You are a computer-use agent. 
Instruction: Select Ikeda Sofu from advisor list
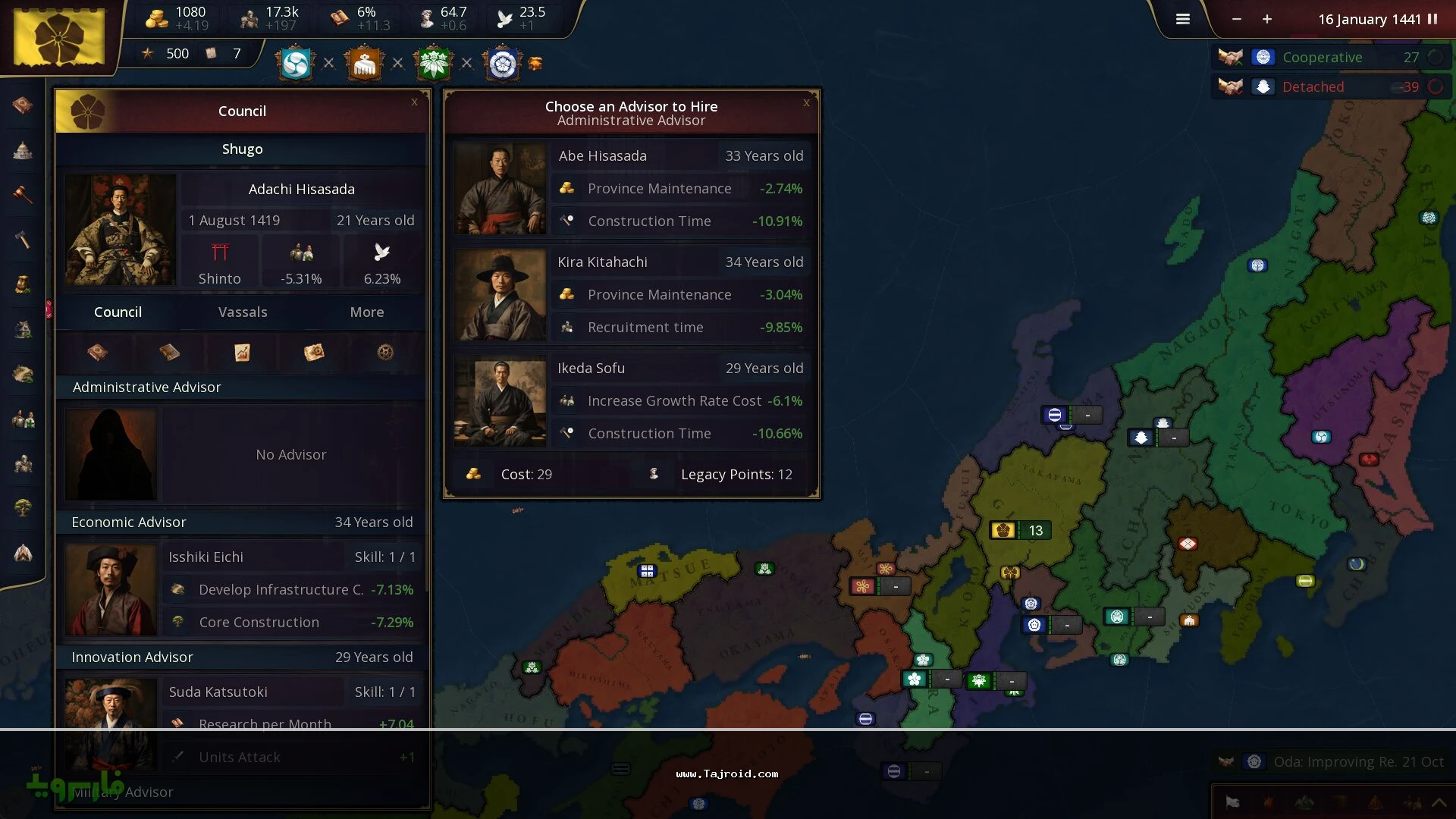[631, 400]
